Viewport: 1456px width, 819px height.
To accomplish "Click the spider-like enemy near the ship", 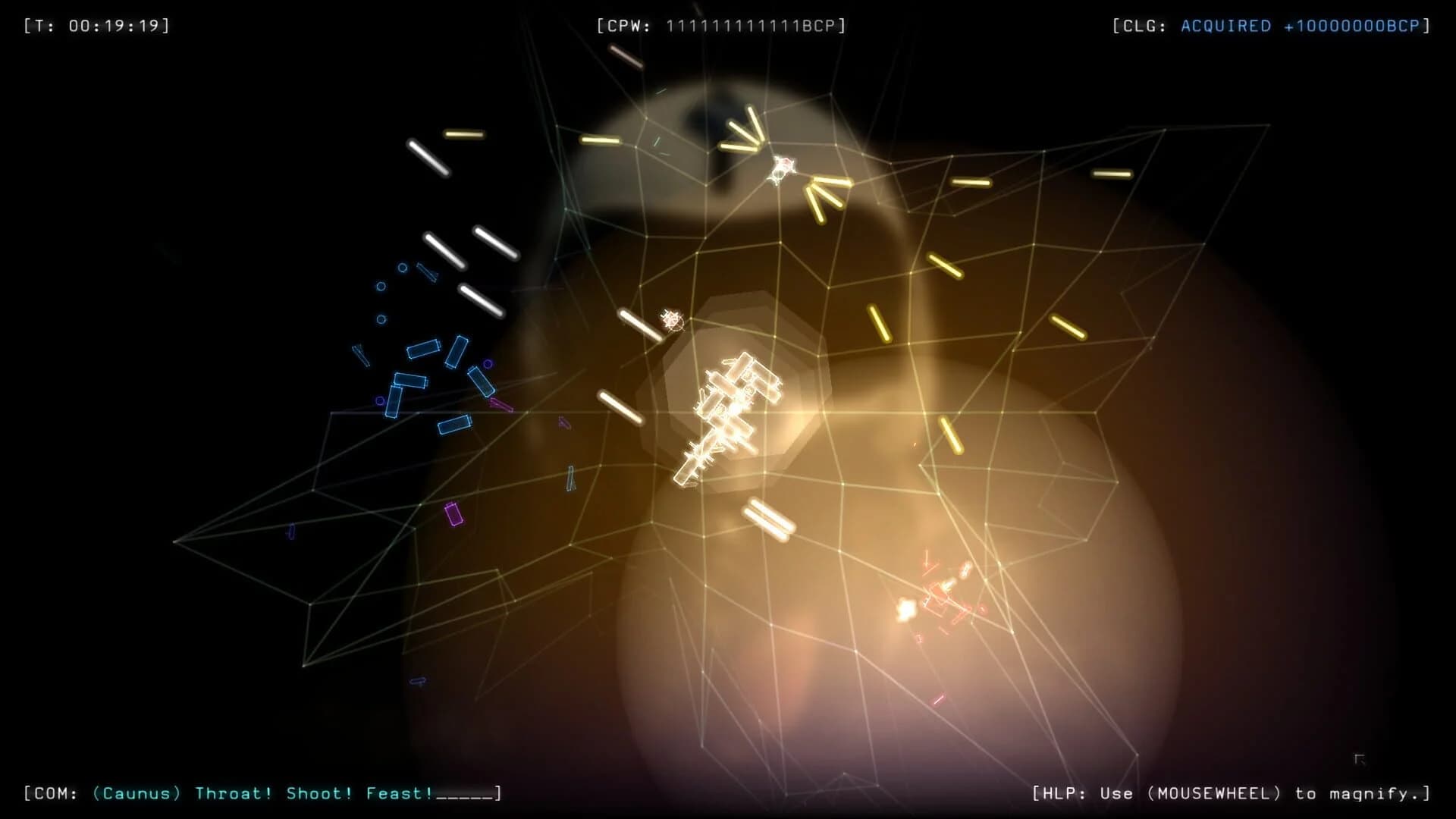I will (670, 320).
